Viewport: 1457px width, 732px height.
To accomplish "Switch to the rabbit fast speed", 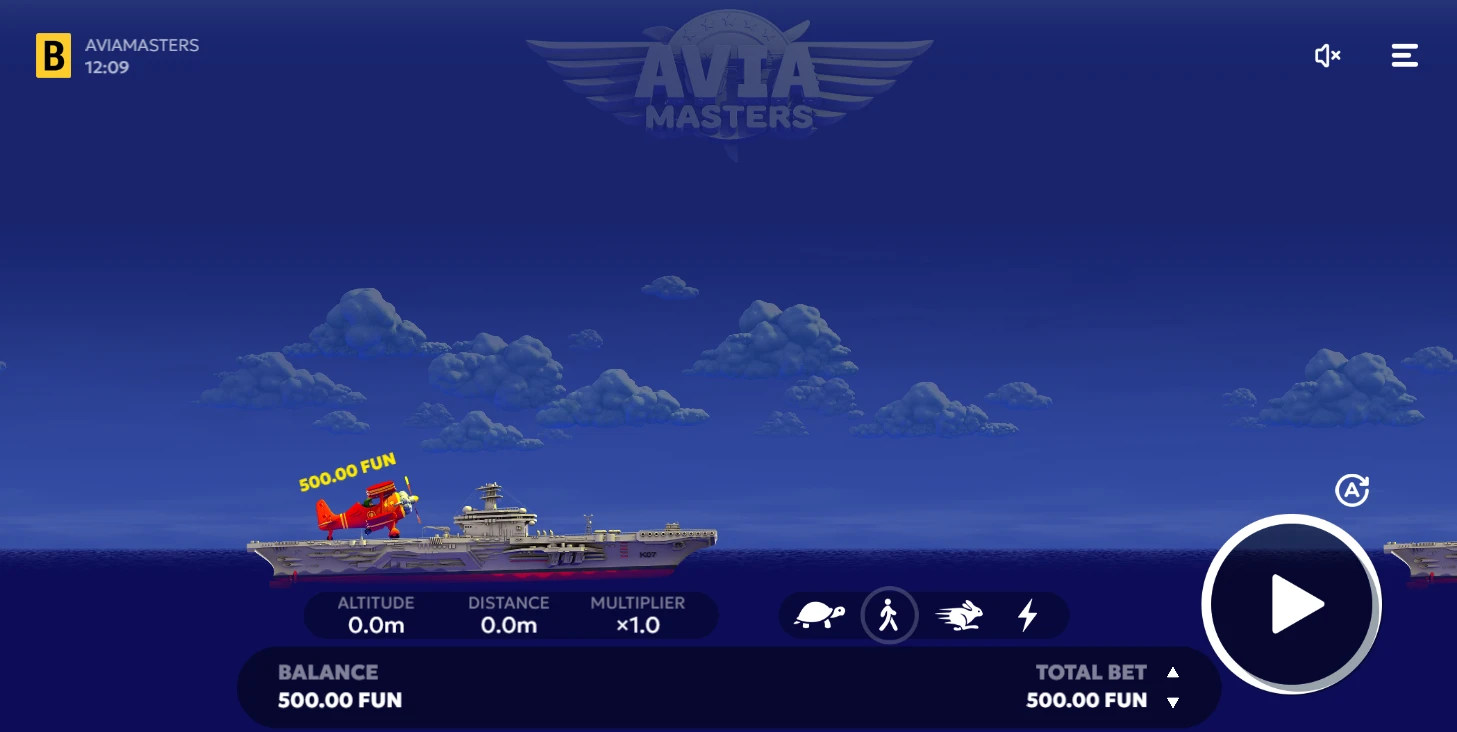I will [x=960, y=615].
